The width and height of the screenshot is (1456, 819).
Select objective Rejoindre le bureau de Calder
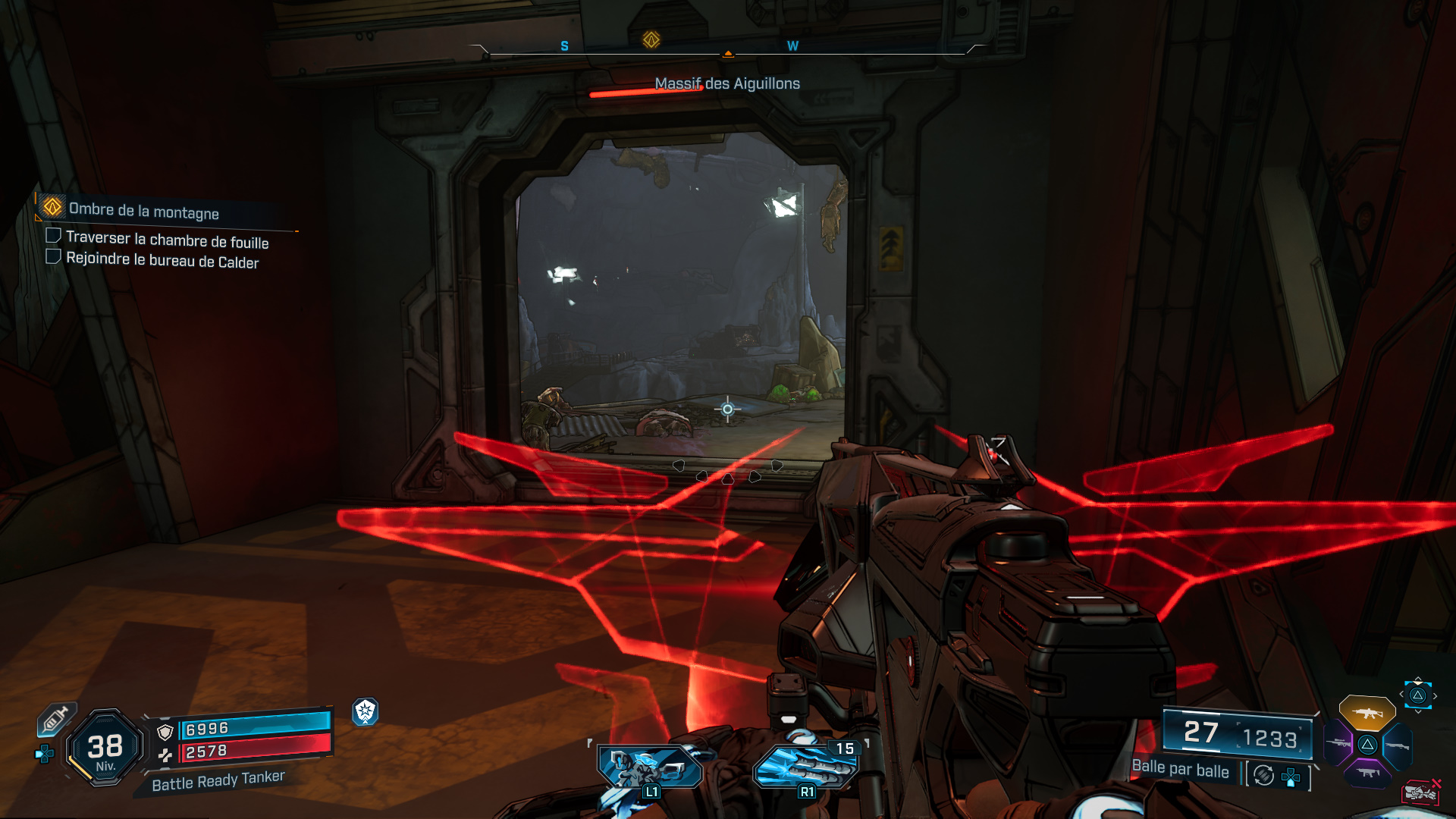pyautogui.click(x=162, y=260)
